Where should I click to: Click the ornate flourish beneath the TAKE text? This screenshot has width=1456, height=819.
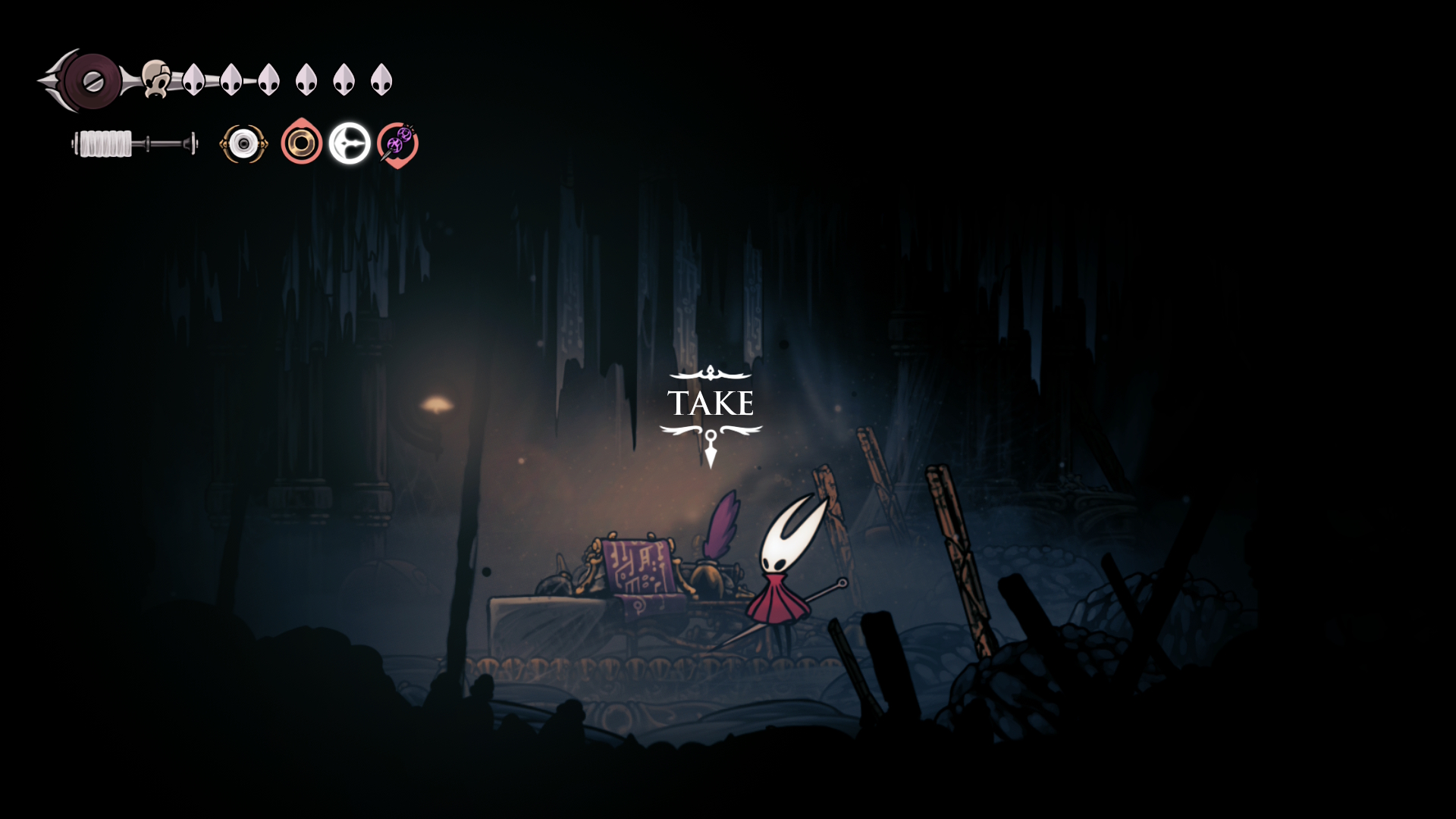click(711, 431)
